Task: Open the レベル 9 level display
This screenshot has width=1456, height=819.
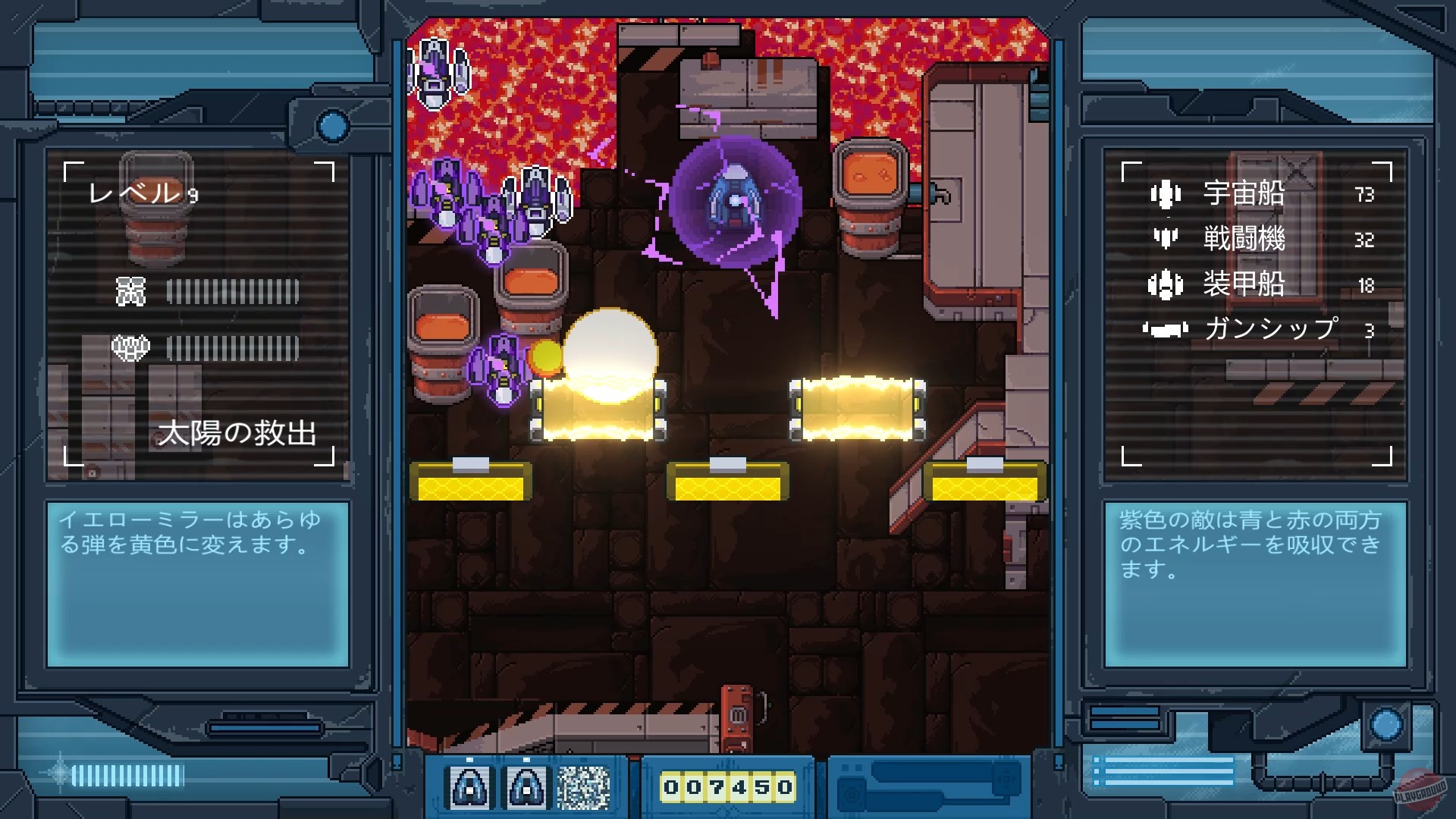Action: point(146,193)
